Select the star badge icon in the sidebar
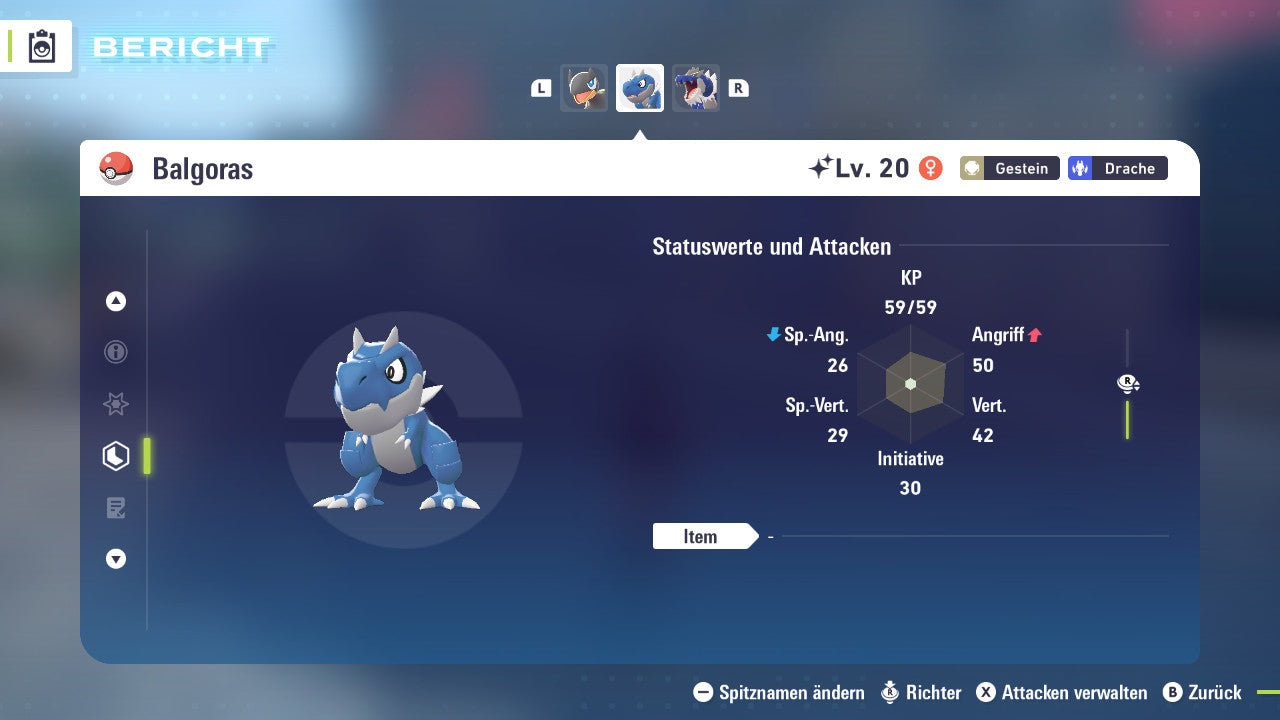Screen dimensions: 1280x720 [115, 404]
